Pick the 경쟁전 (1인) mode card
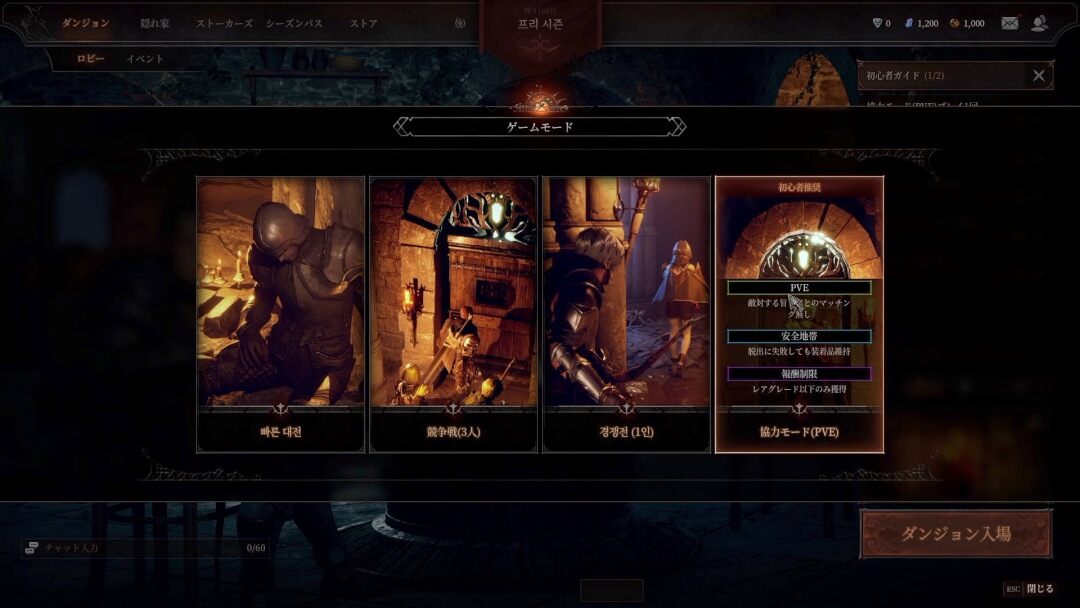Viewport: 1080px width, 608px height. tap(626, 314)
